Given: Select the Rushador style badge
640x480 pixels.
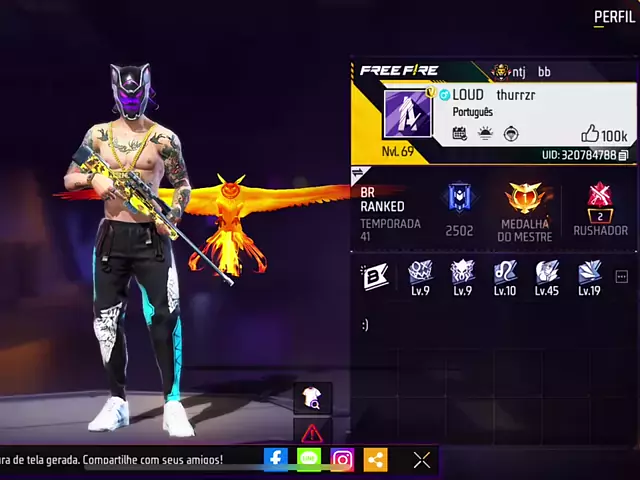Looking at the screenshot, I should pyautogui.click(x=600, y=198).
